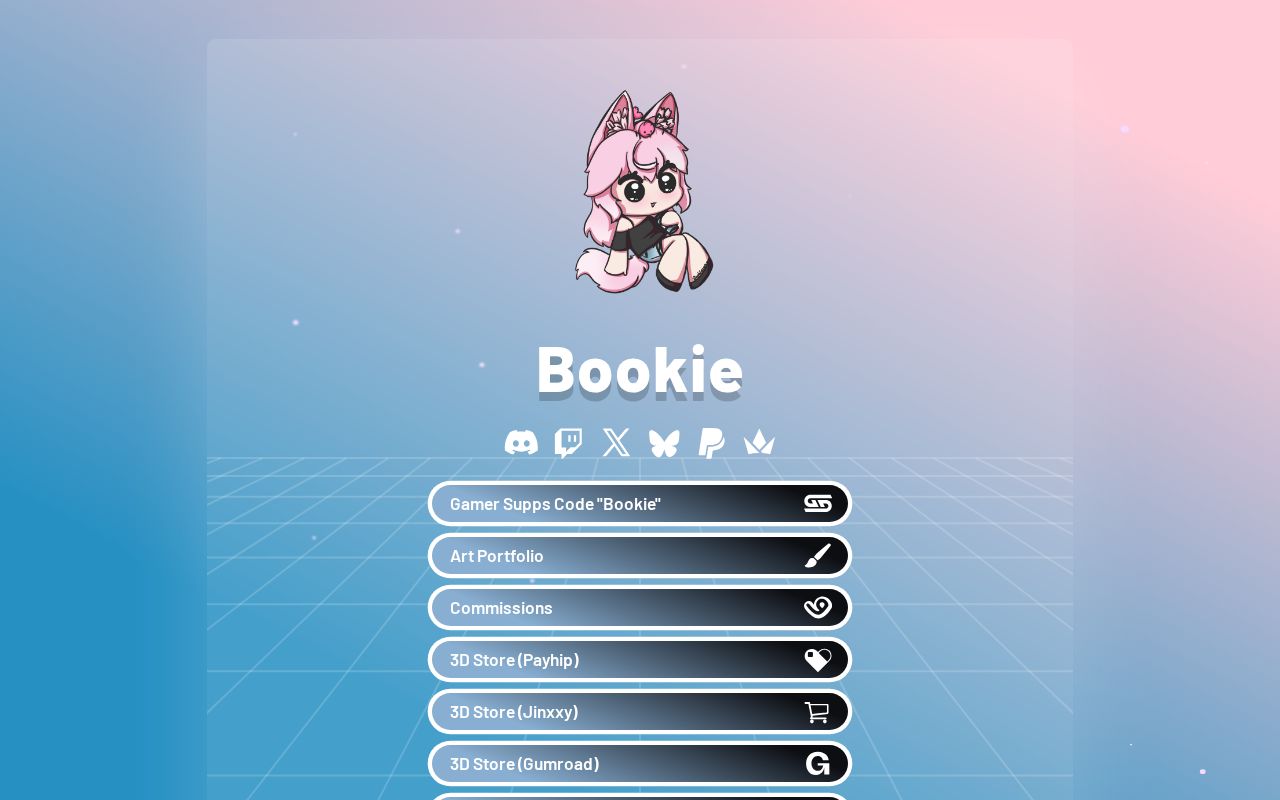This screenshot has height=800, width=1280.
Task: Click the Bookie avatar illustration
Action: click(640, 192)
